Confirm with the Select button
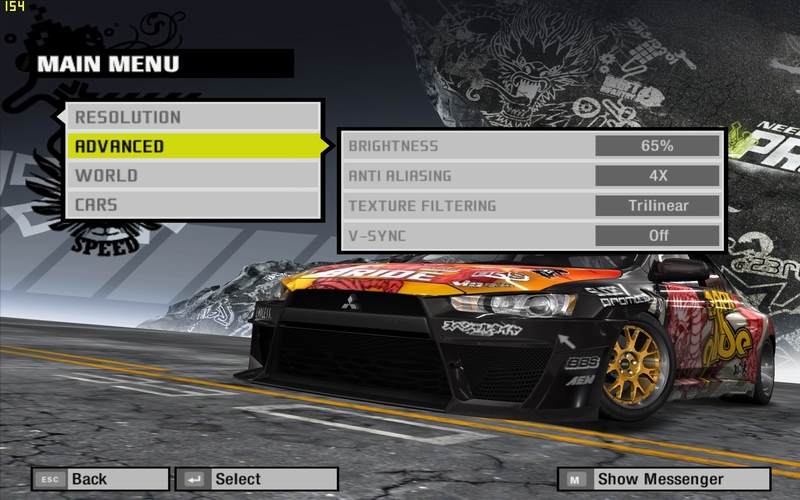This screenshot has height=500, width=800. pos(256,479)
